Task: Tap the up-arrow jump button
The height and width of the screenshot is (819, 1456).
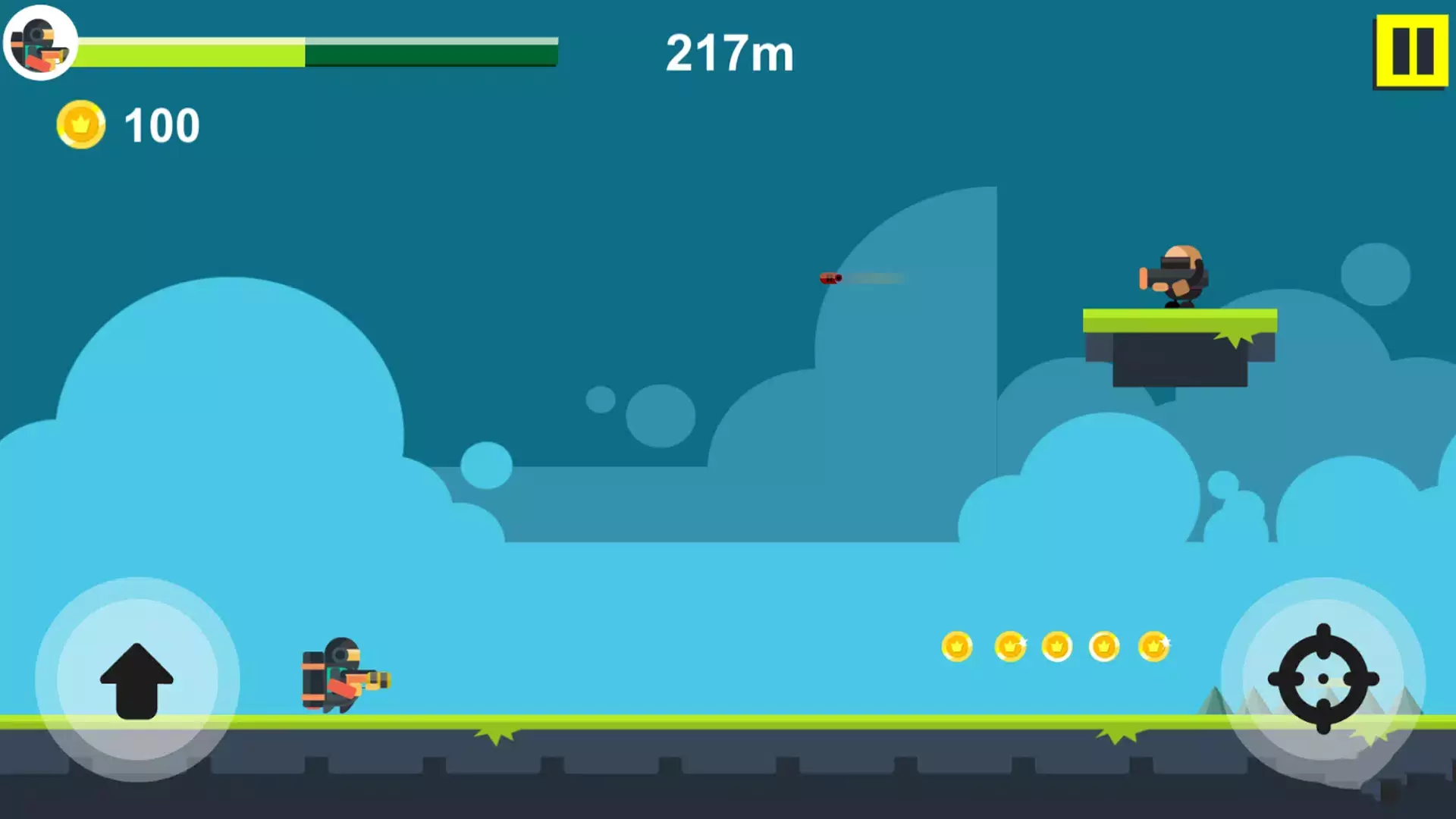Action: click(137, 679)
